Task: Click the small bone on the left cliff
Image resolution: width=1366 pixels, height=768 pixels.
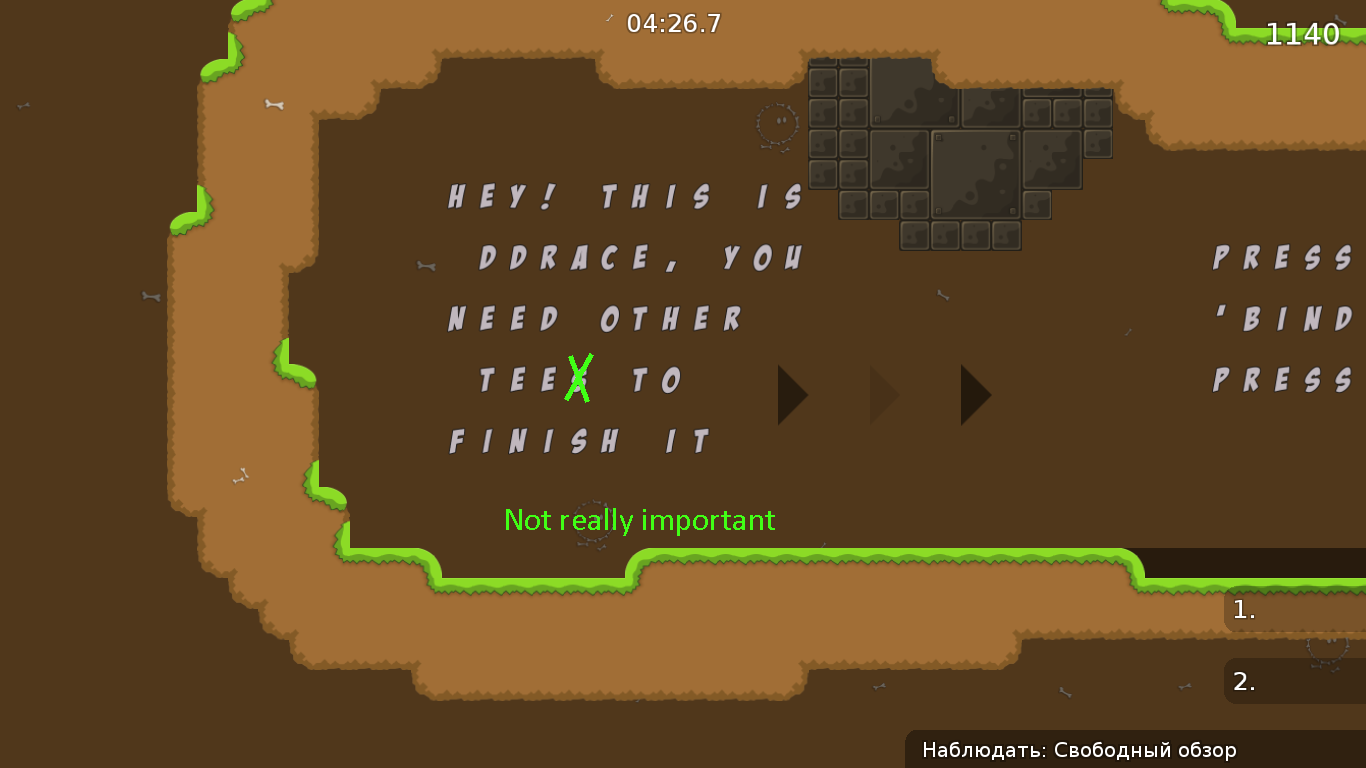Action: pyautogui.click(x=149, y=298)
